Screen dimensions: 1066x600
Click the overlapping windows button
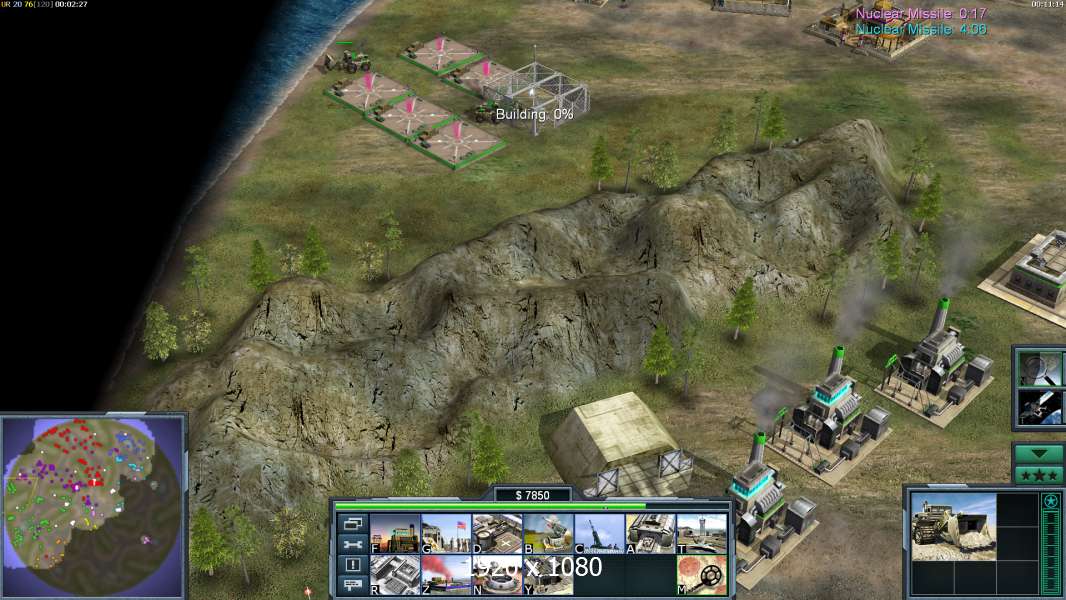(x=351, y=524)
